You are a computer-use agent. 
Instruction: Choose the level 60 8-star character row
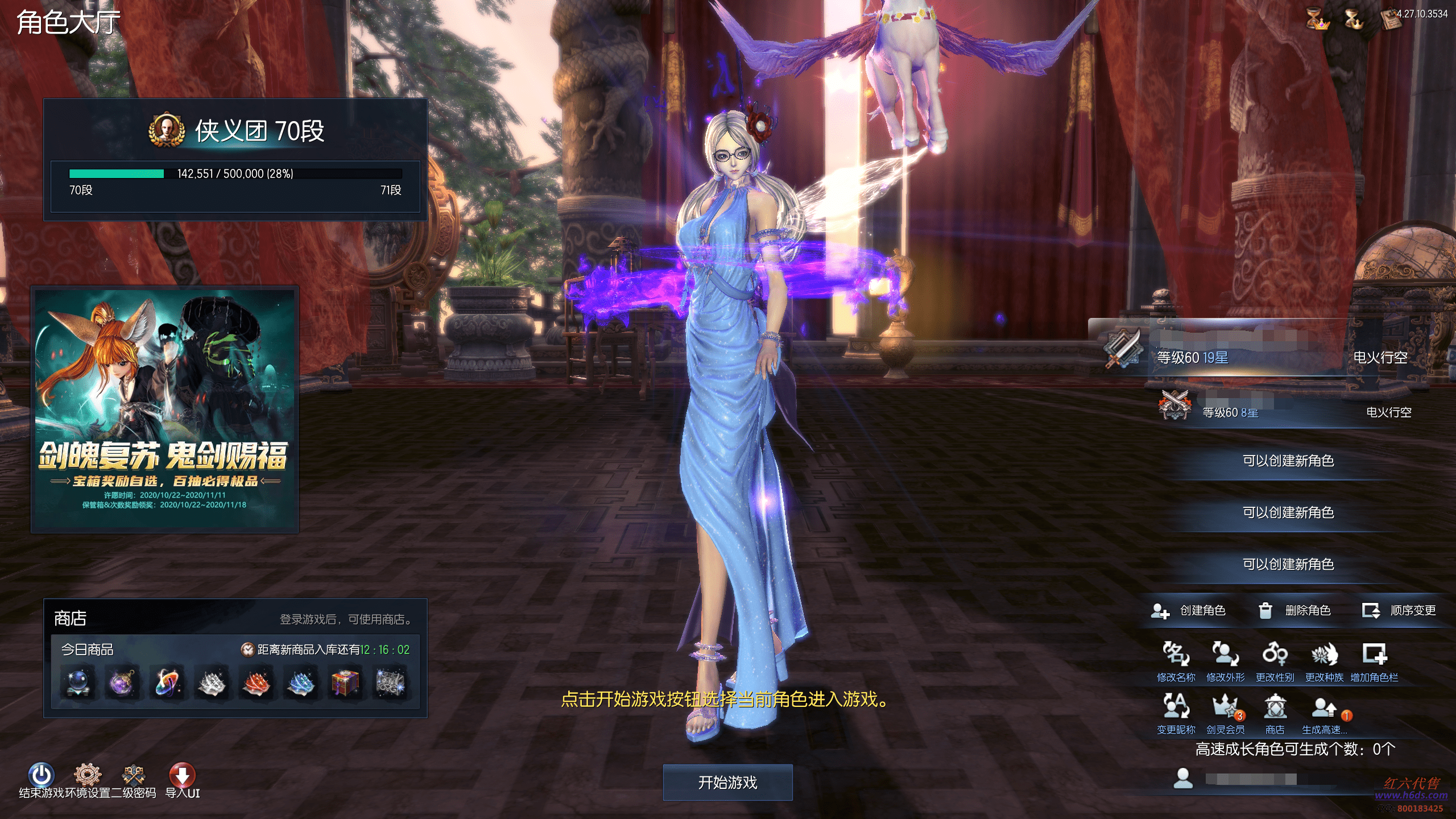(x=1280, y=412)
